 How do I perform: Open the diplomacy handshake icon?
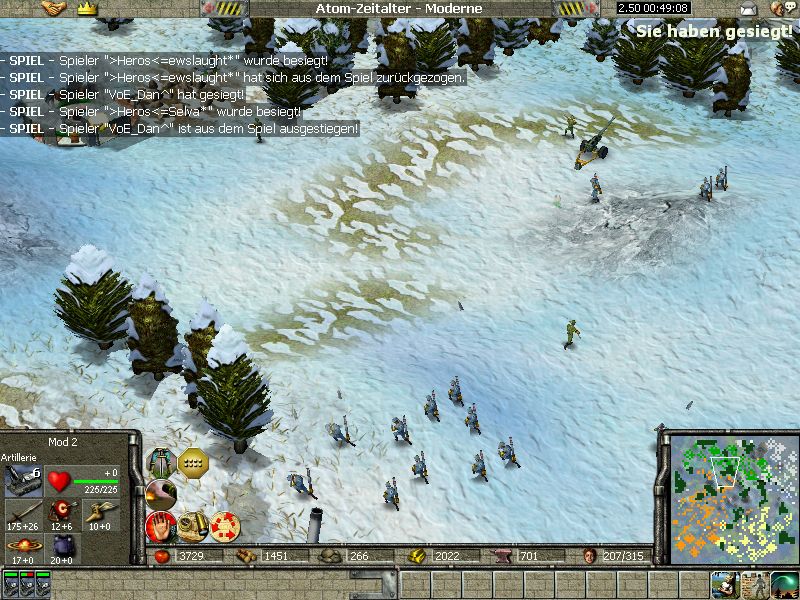click(53, 8)
